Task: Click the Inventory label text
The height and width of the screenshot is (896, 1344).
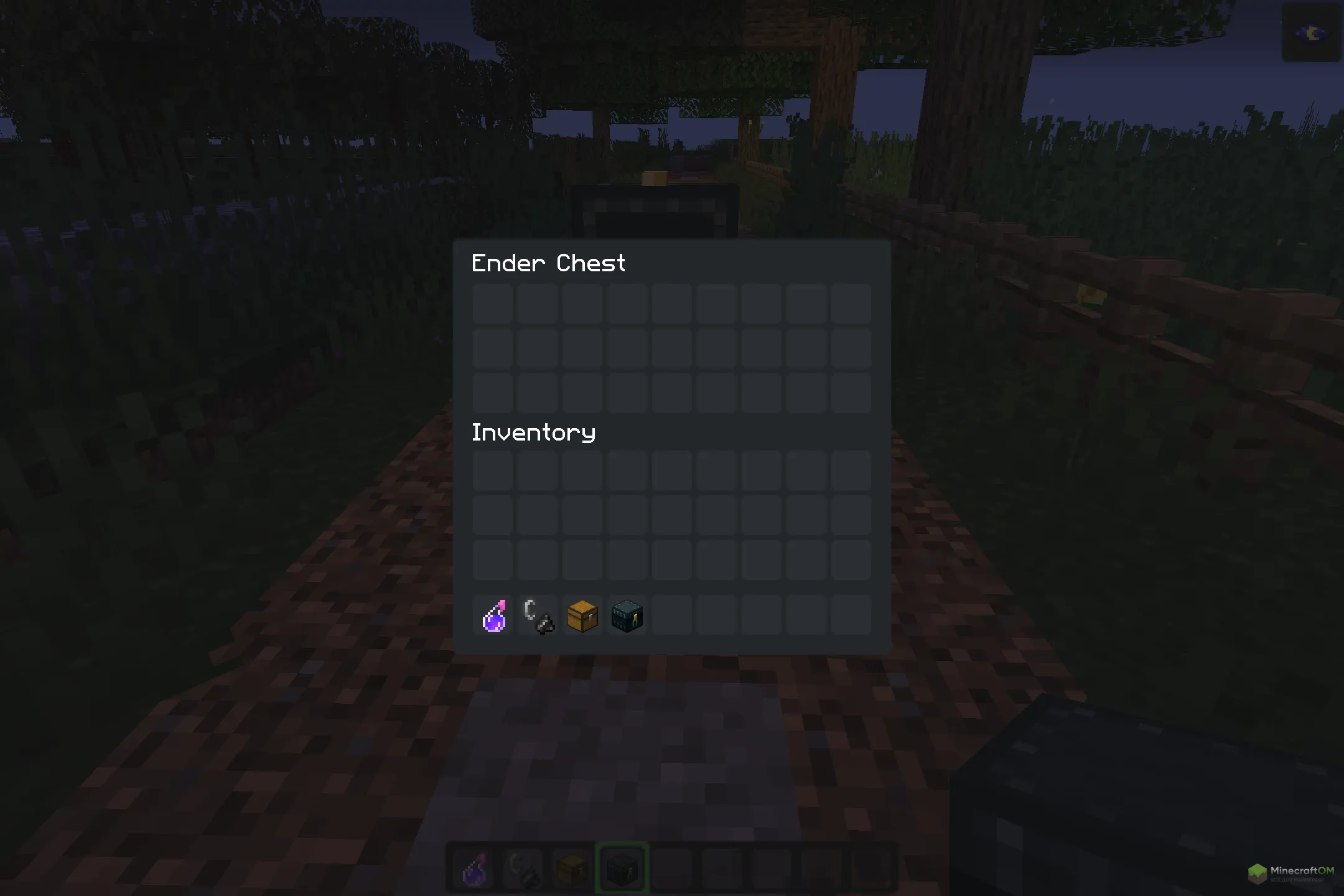Action: 534,432
